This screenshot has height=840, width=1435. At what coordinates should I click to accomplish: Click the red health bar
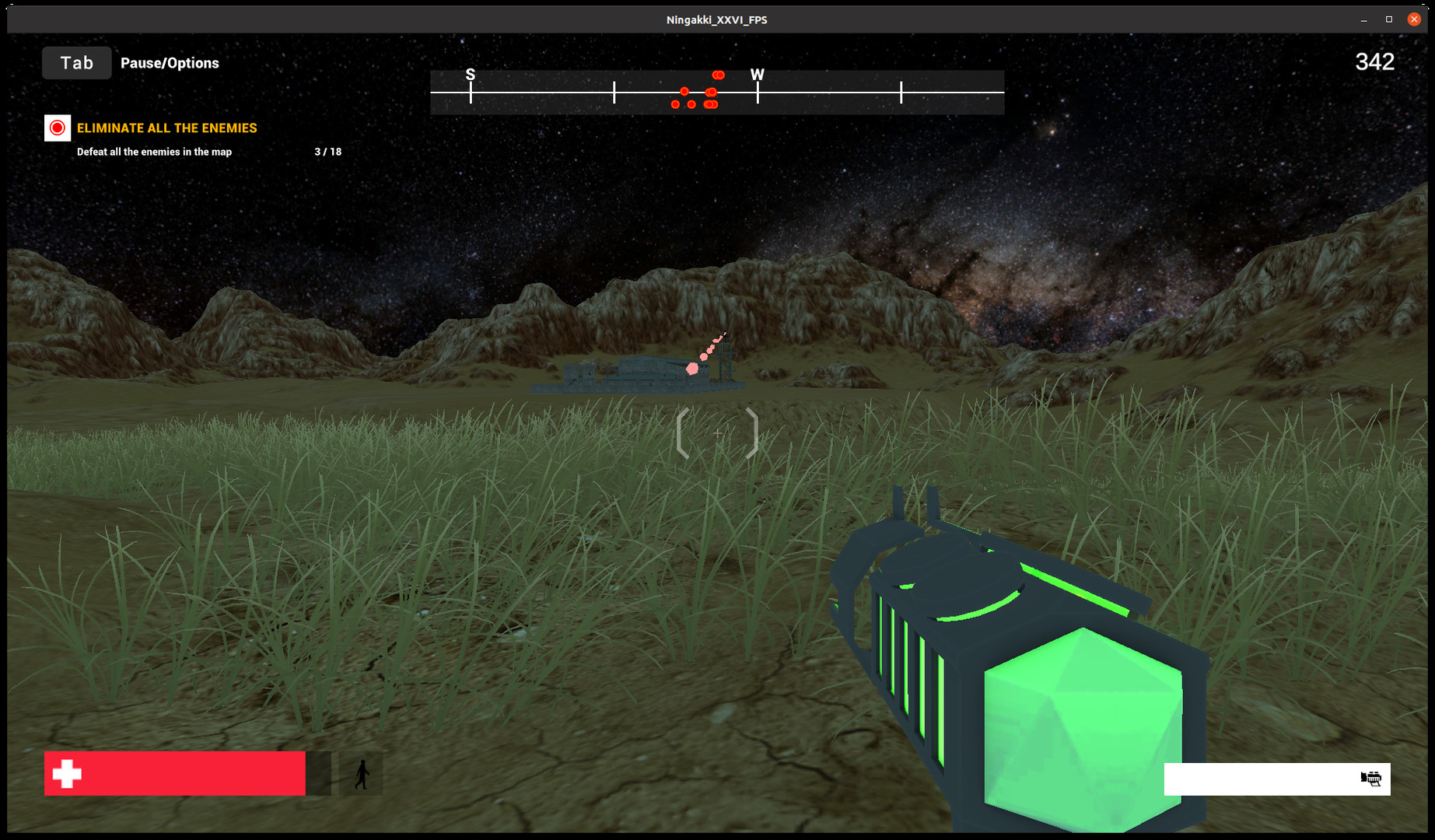point(175,774)
